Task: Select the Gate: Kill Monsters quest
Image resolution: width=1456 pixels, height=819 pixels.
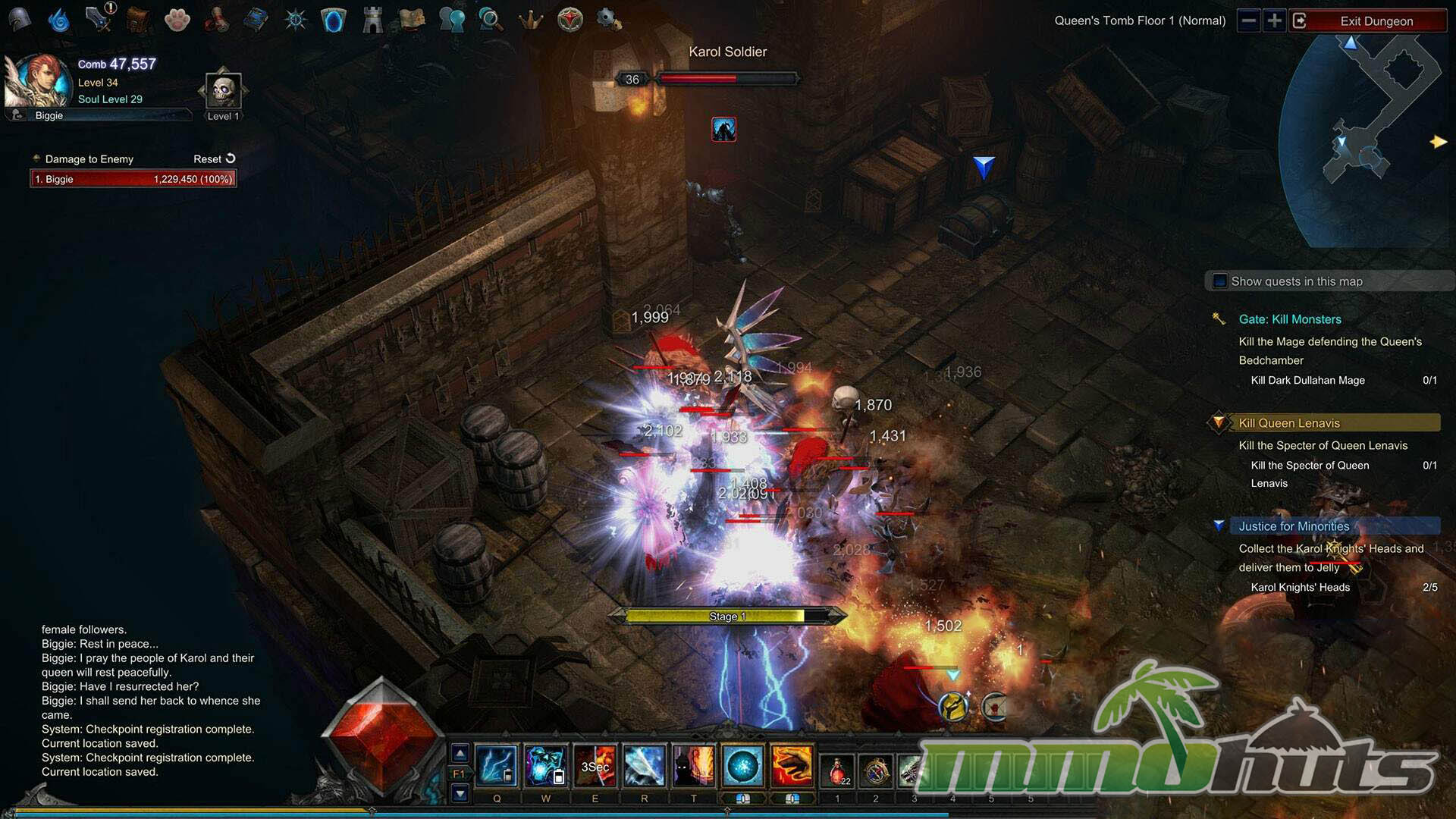Action: point(1289,319)
